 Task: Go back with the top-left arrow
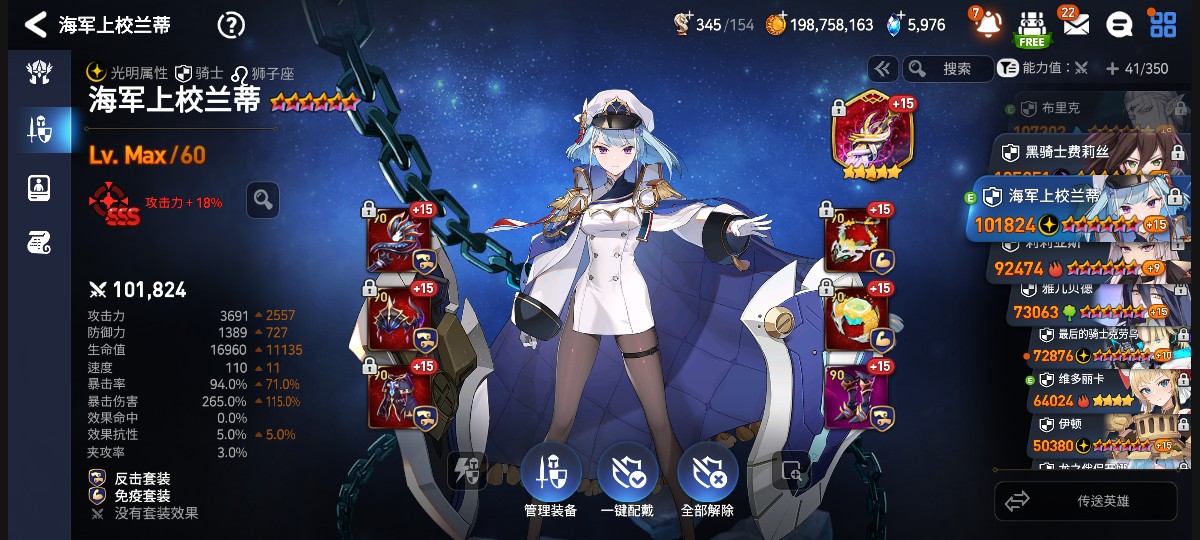[36, 24]
